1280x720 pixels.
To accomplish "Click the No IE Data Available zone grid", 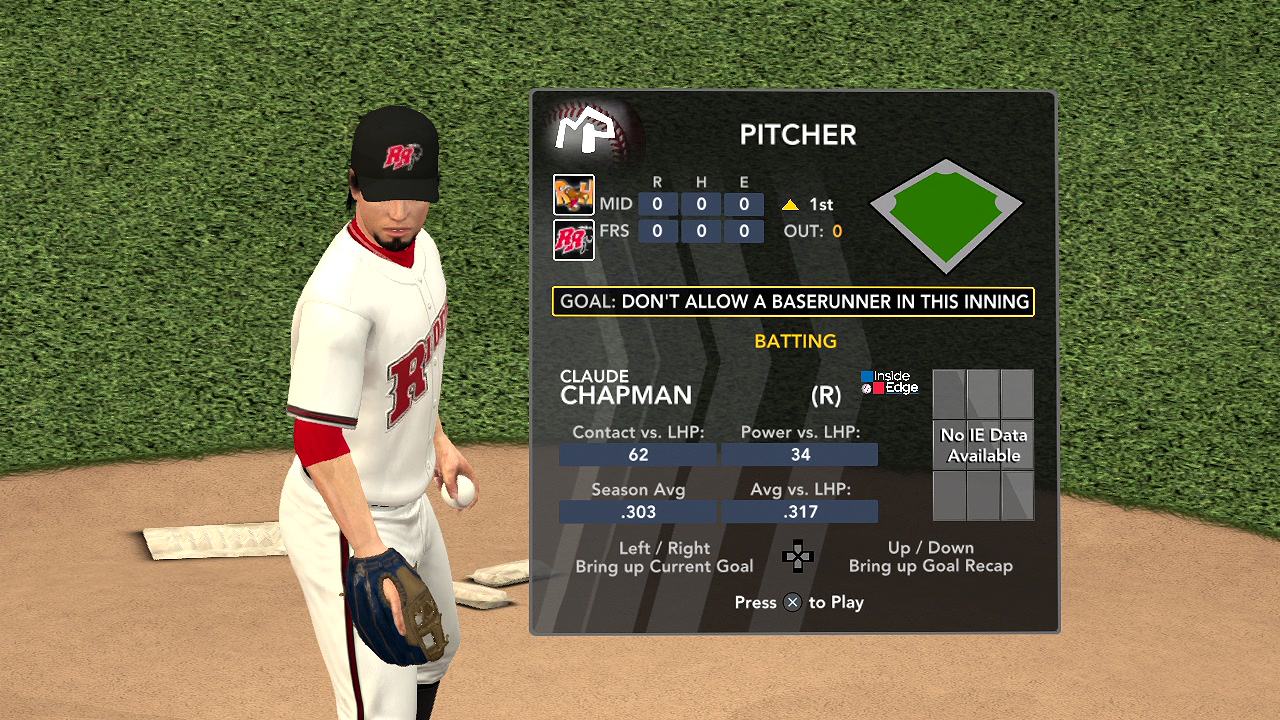I will click(983, 445).
